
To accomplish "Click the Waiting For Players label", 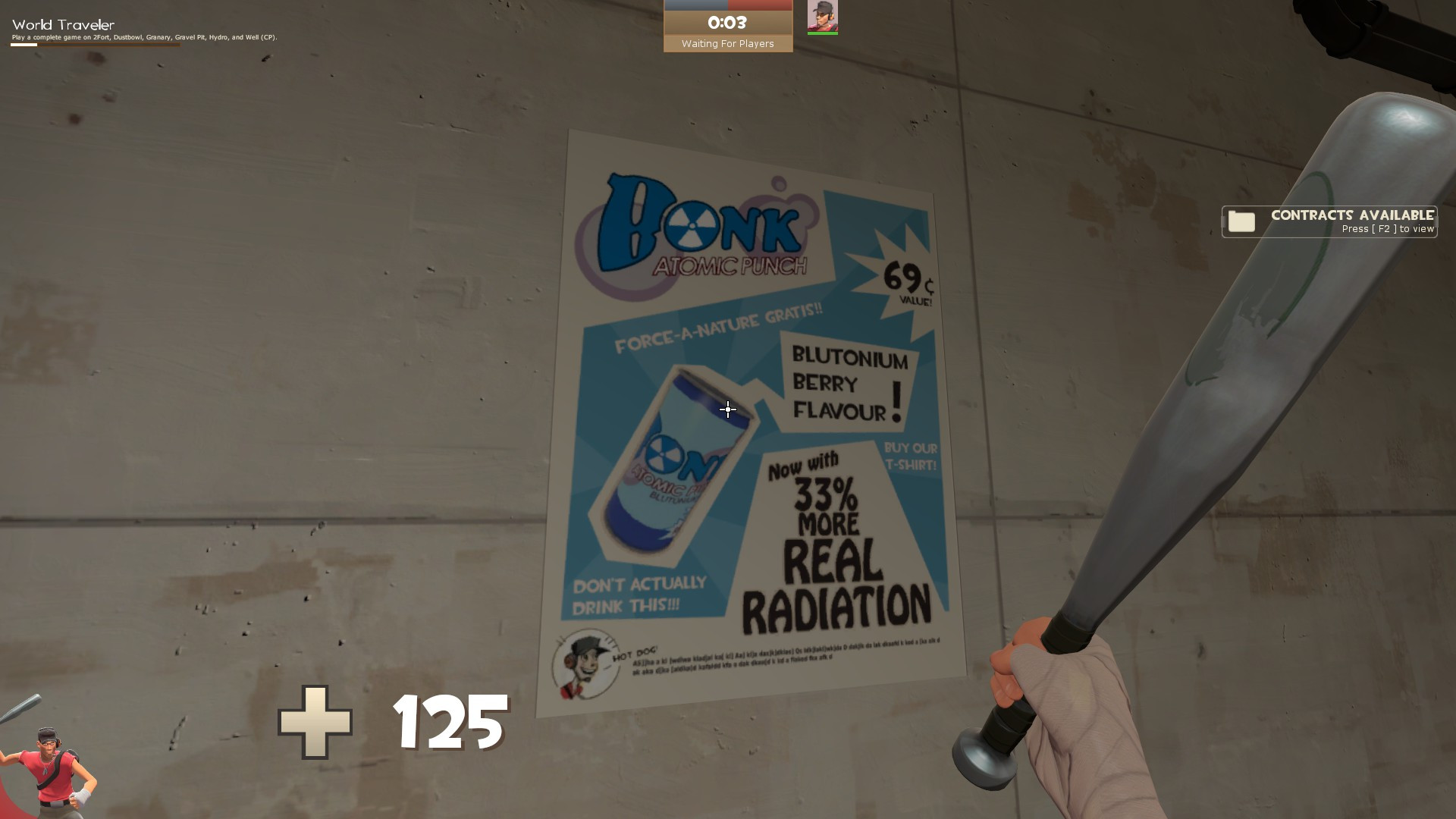I will (x=727, y=43).
